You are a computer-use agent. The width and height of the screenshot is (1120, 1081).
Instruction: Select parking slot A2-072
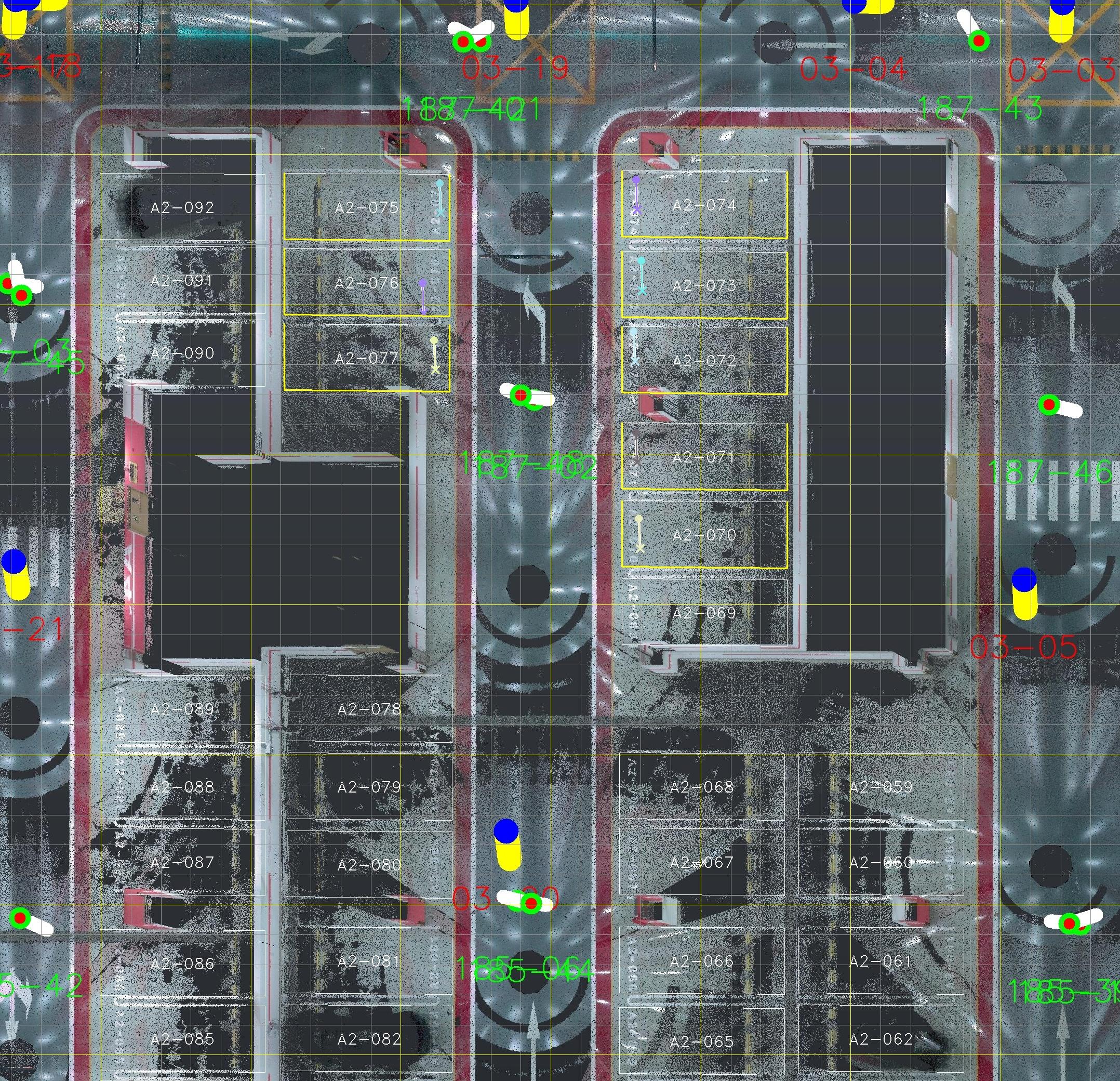click(x=704, y=361)
